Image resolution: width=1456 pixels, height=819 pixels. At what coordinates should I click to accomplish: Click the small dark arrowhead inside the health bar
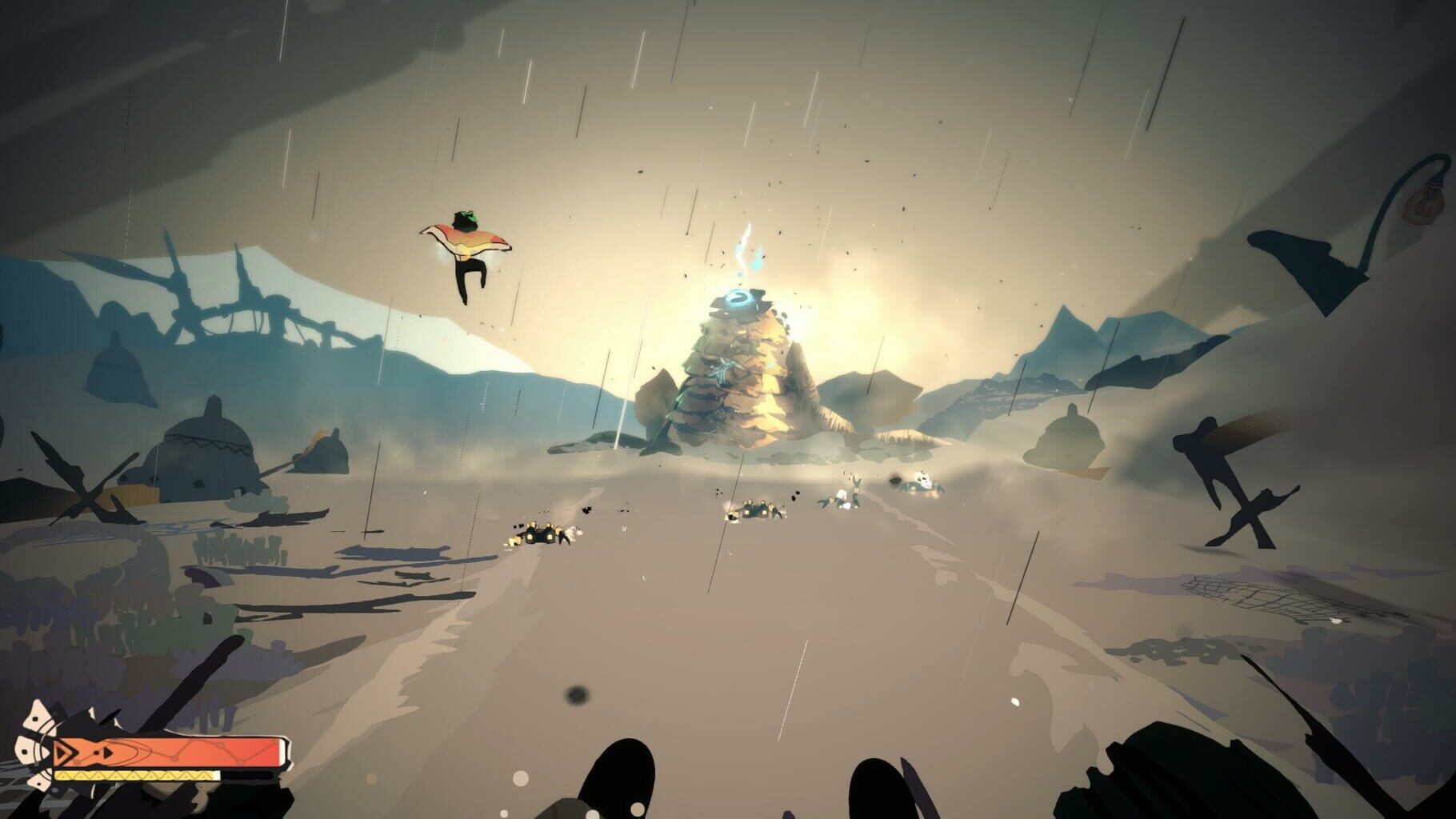(107, 752)
